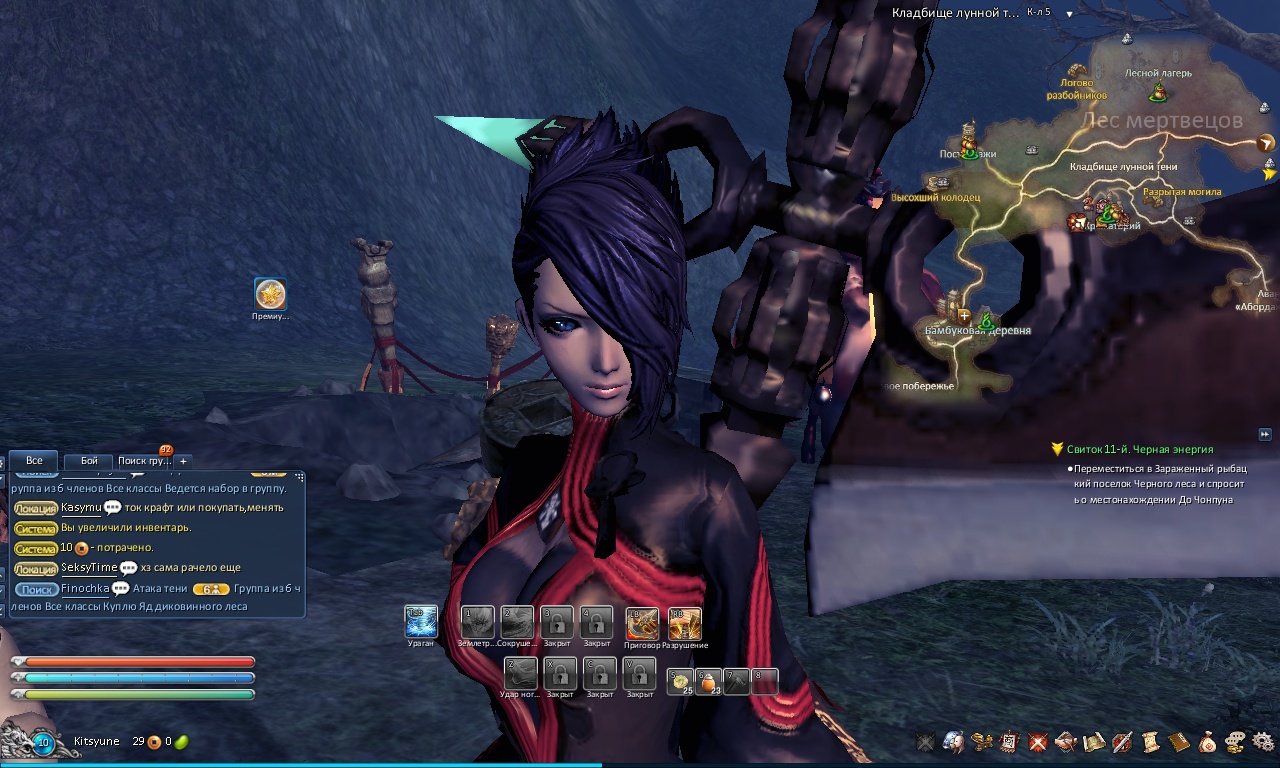This screenshot has width=1280, height=768.
Task: Open the Премиум icon
Action: (270, 294)
